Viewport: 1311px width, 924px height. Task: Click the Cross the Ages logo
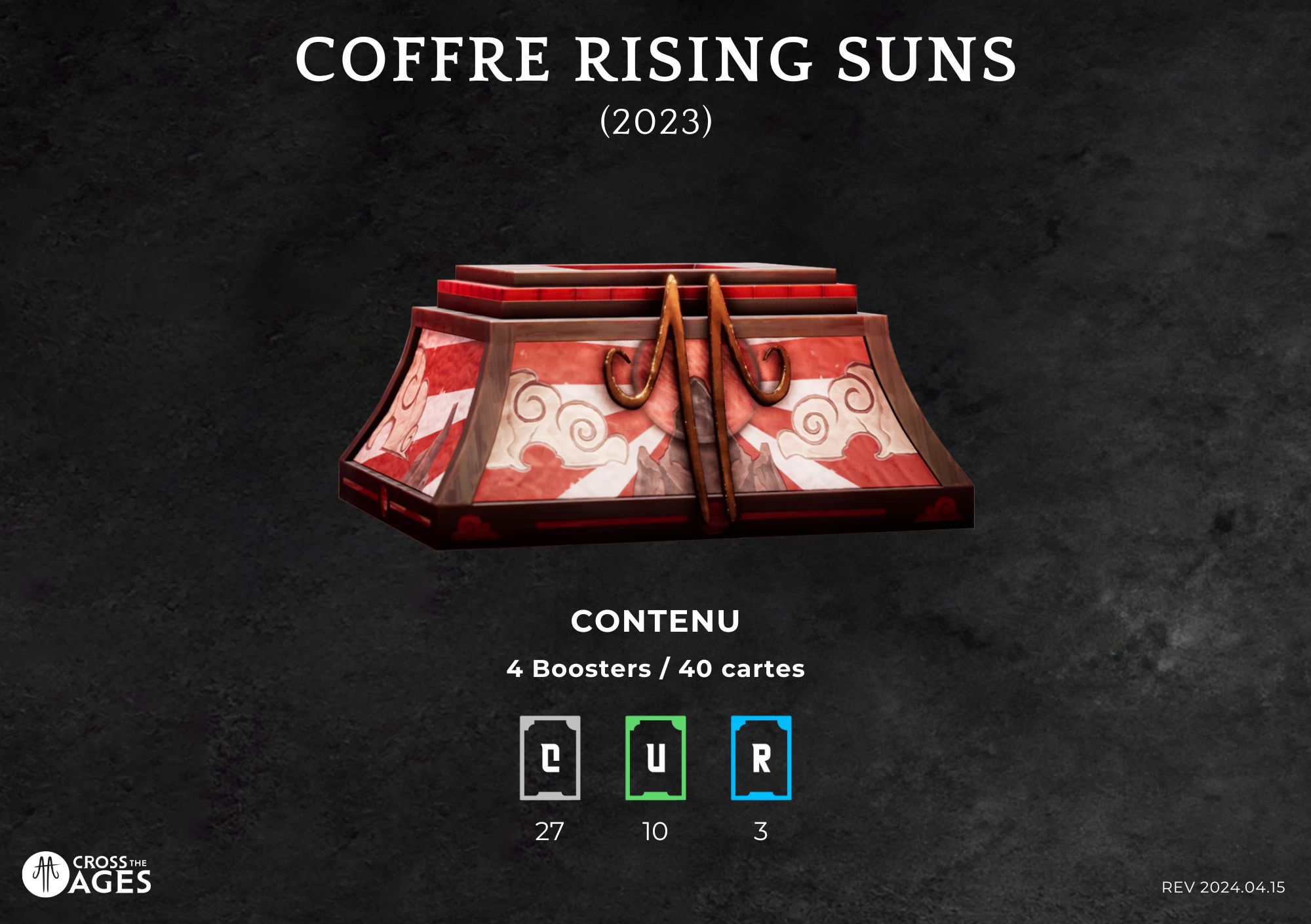tap(87, 874)
